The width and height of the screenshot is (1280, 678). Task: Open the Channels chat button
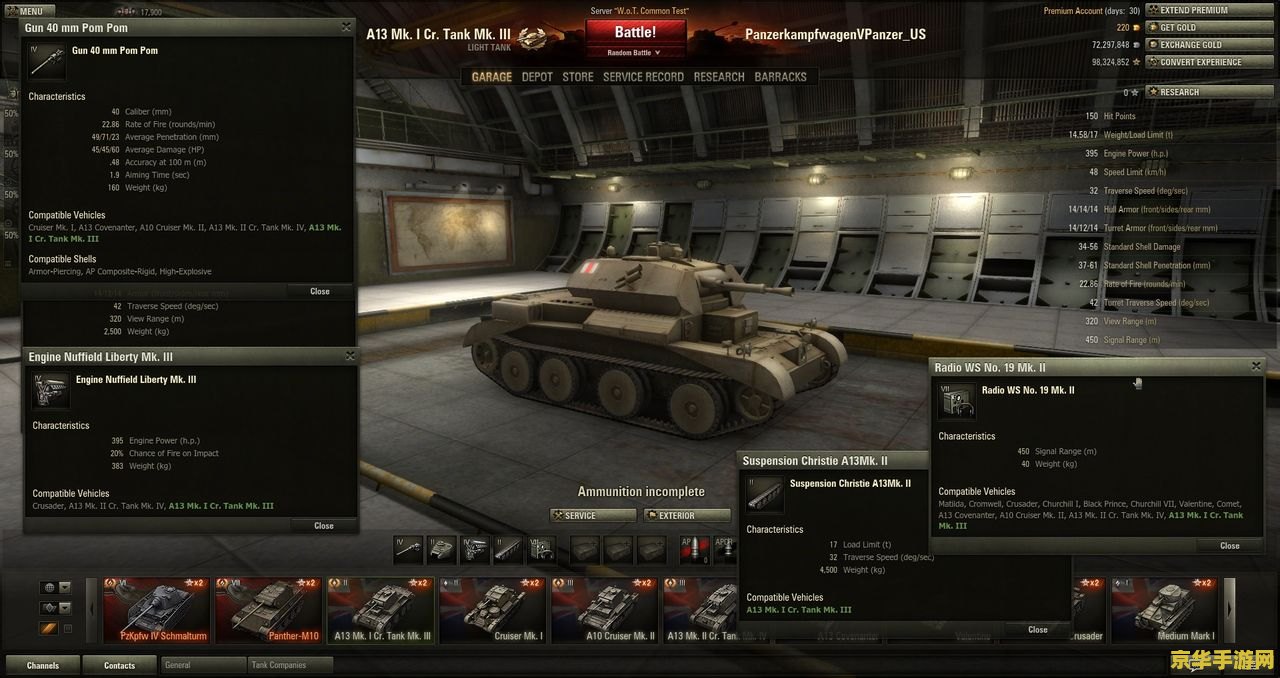43,665
